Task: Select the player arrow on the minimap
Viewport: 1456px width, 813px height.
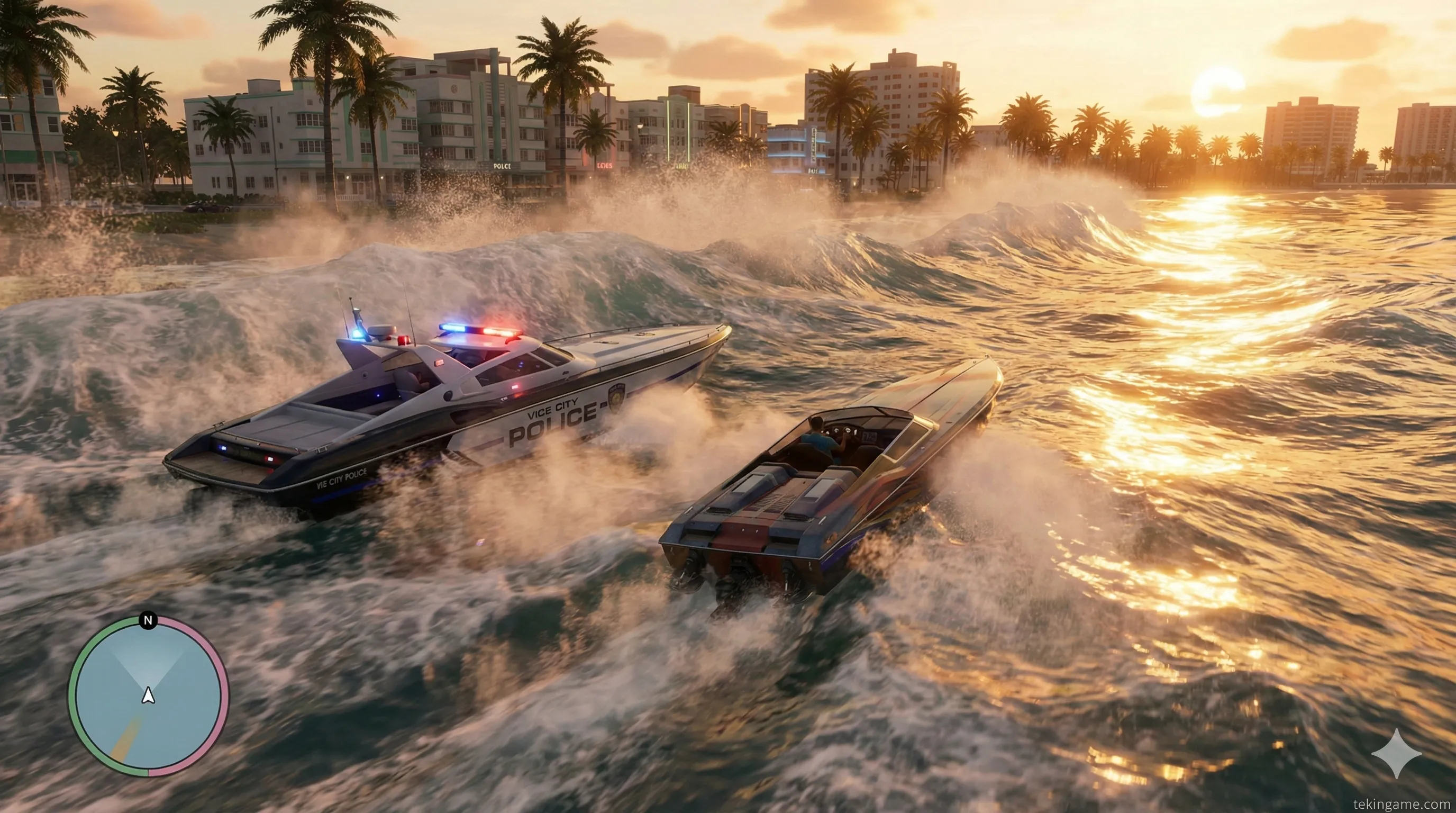Action: point(148,695)
